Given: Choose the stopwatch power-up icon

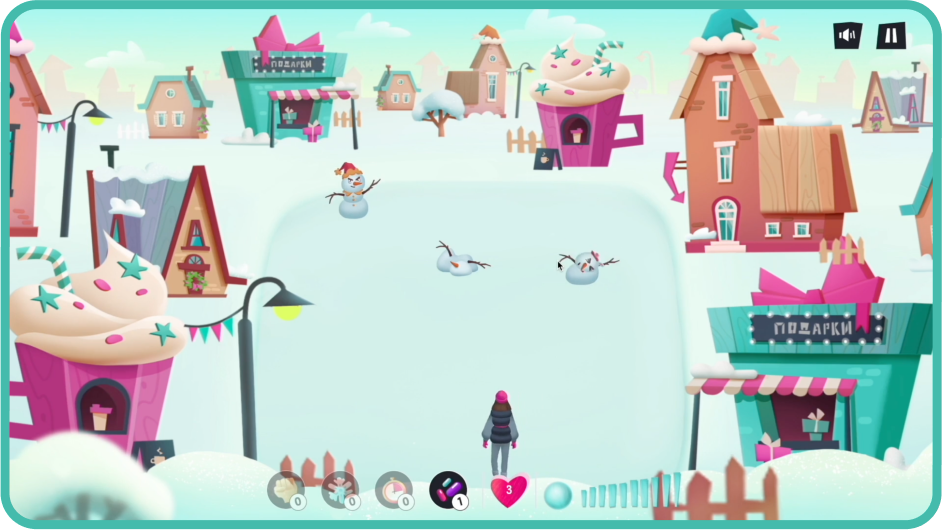Looking at the screenshot, I should coord(393,490).
